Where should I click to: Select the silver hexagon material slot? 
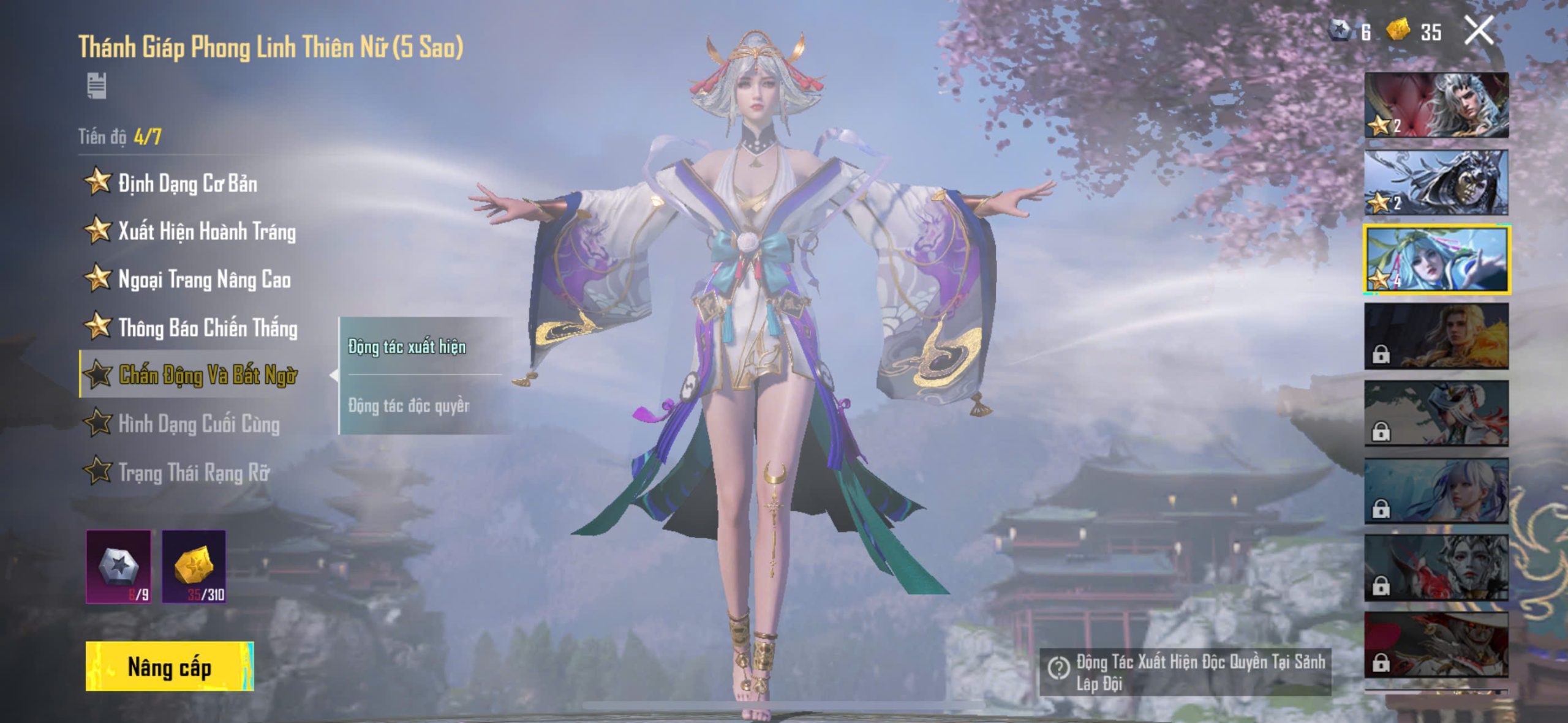[x=119, y=567]
